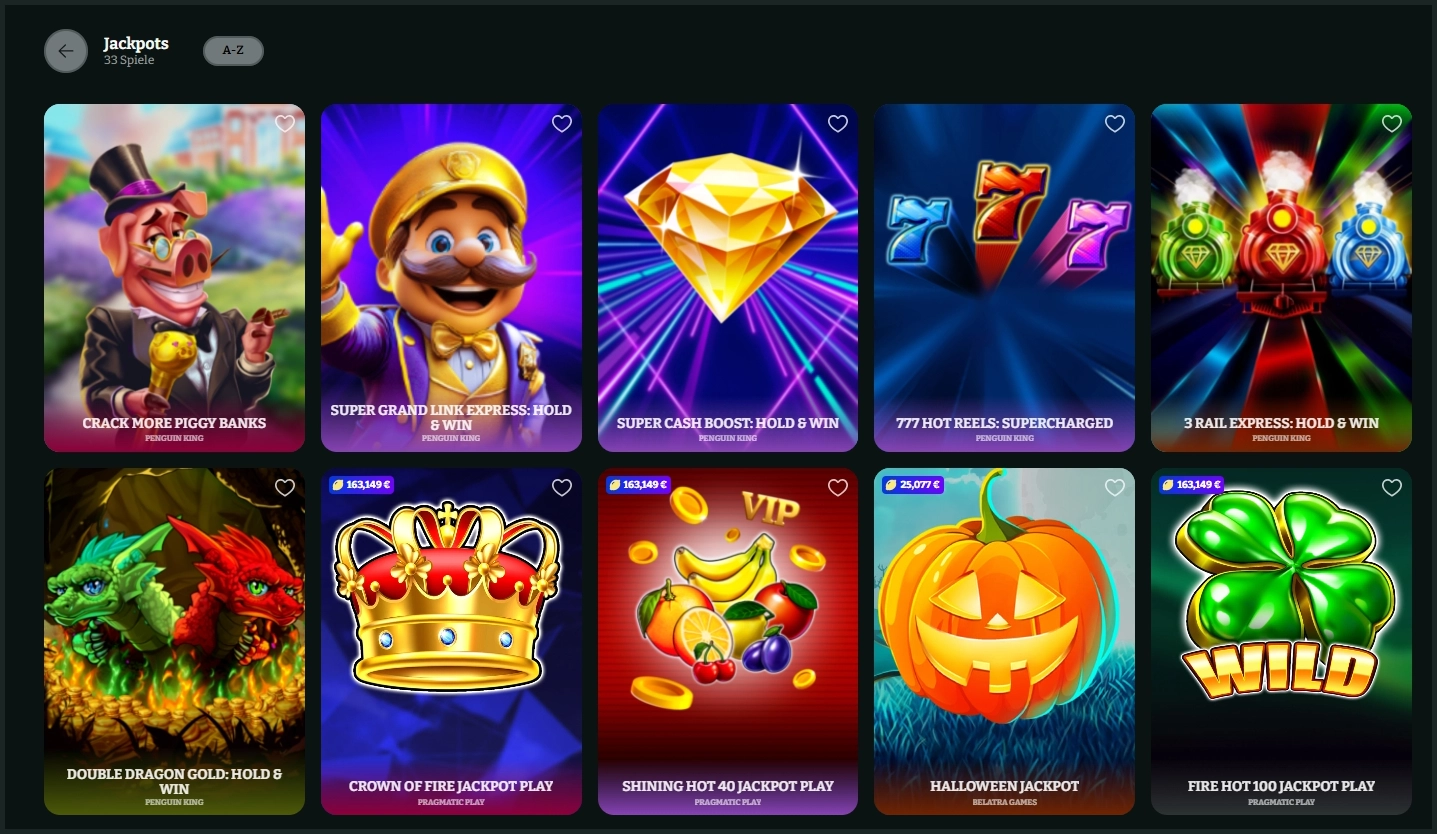Click the 163,149 € badge on Crown of Fire

coord(360,484)
